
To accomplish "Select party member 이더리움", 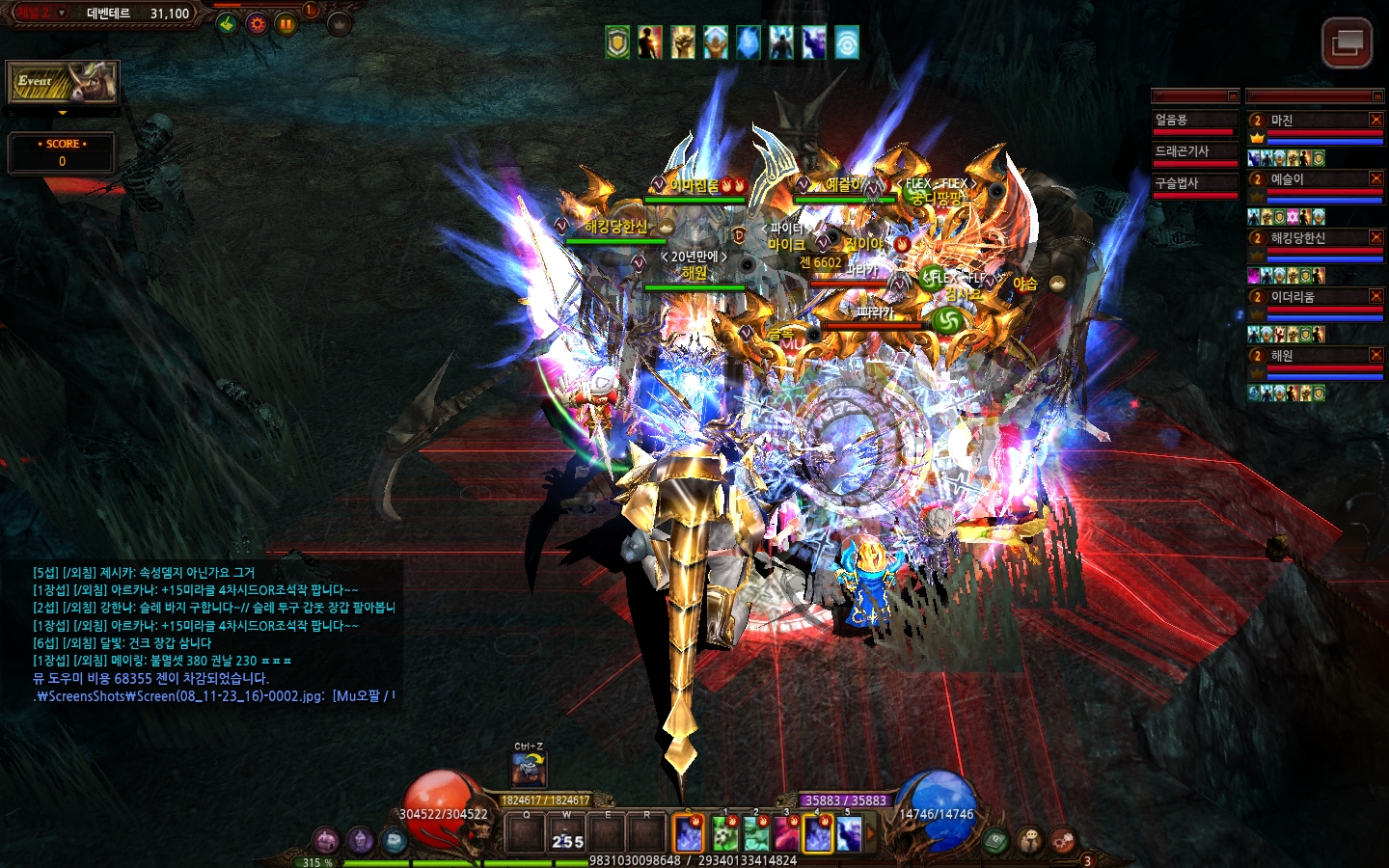I will pos(1293,297).
